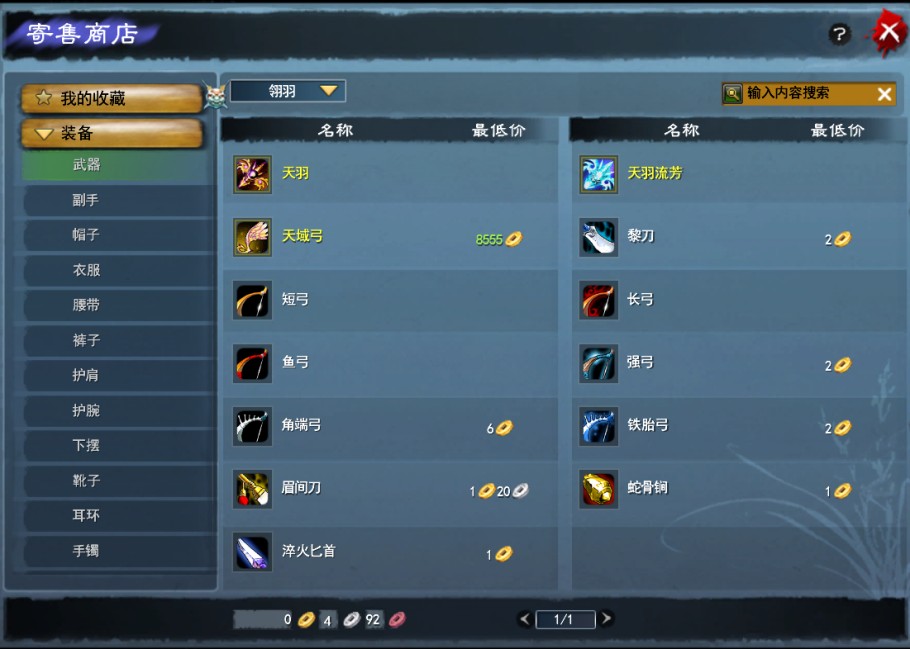Choose the 天域弓 bow listing
910x649 pixels.
click(x=388, y=237)
